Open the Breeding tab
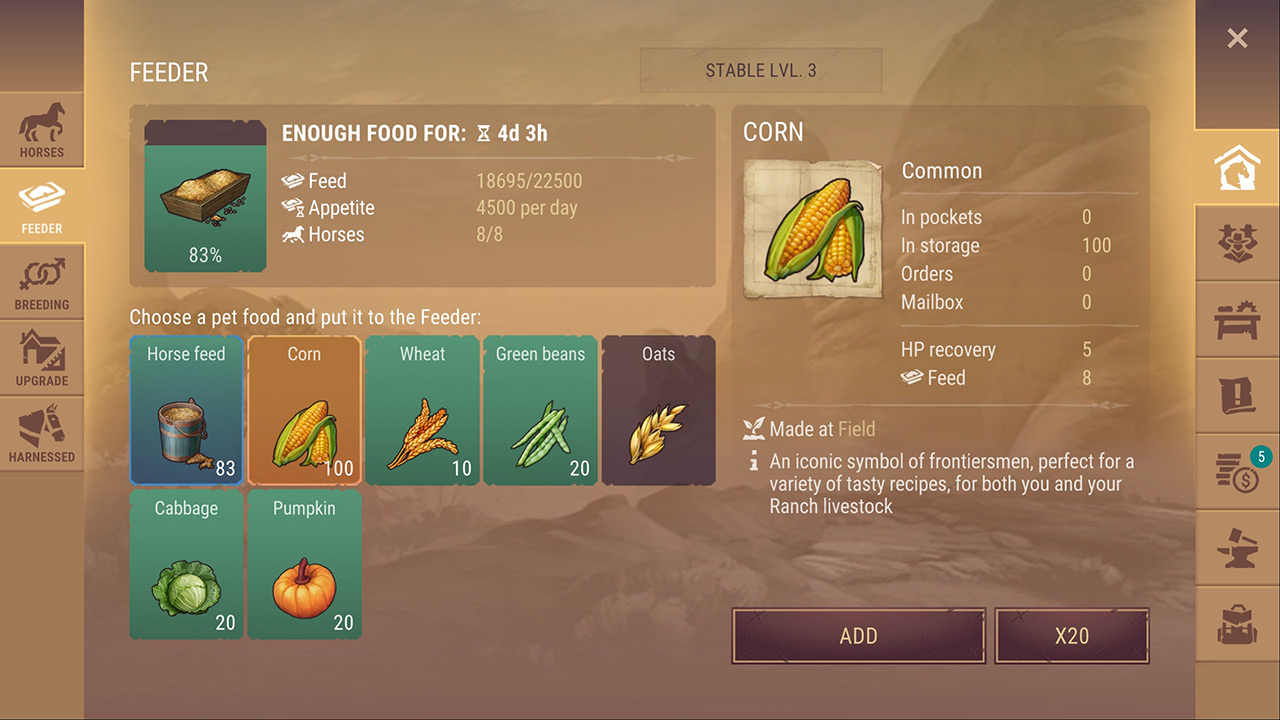 42,282
